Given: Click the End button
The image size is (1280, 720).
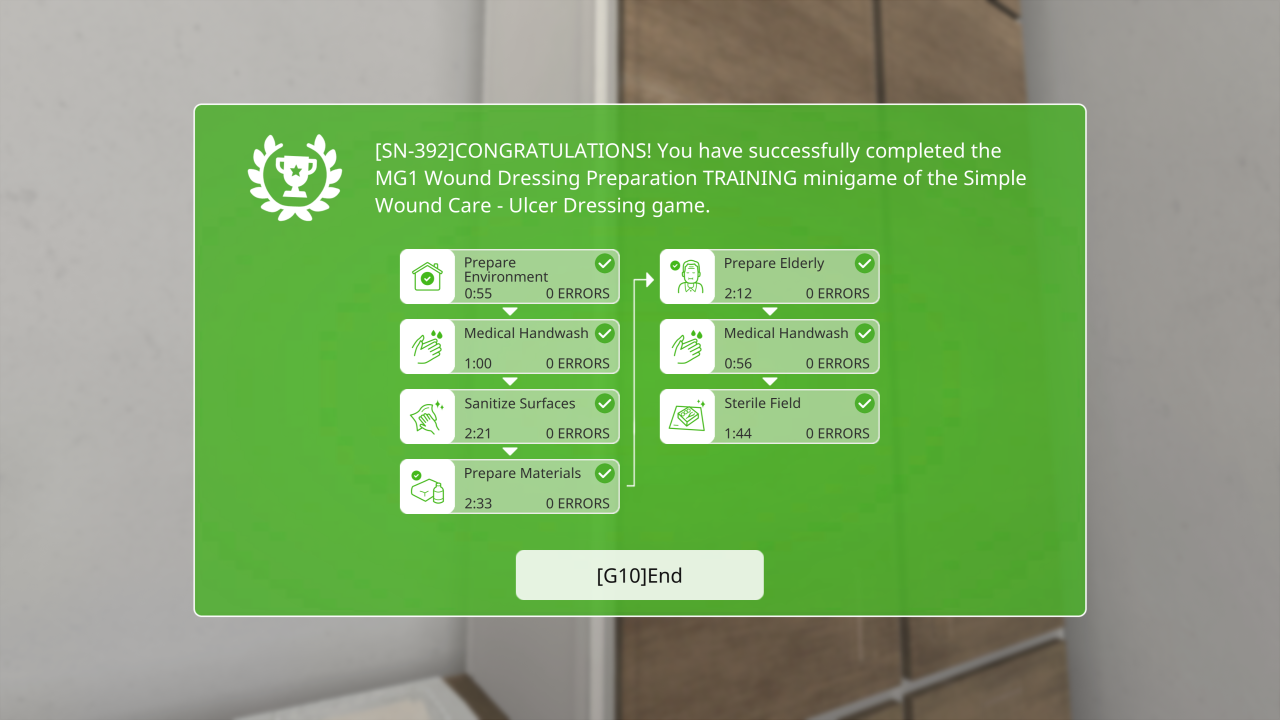Looking at the screenshot, I should 639,575.
